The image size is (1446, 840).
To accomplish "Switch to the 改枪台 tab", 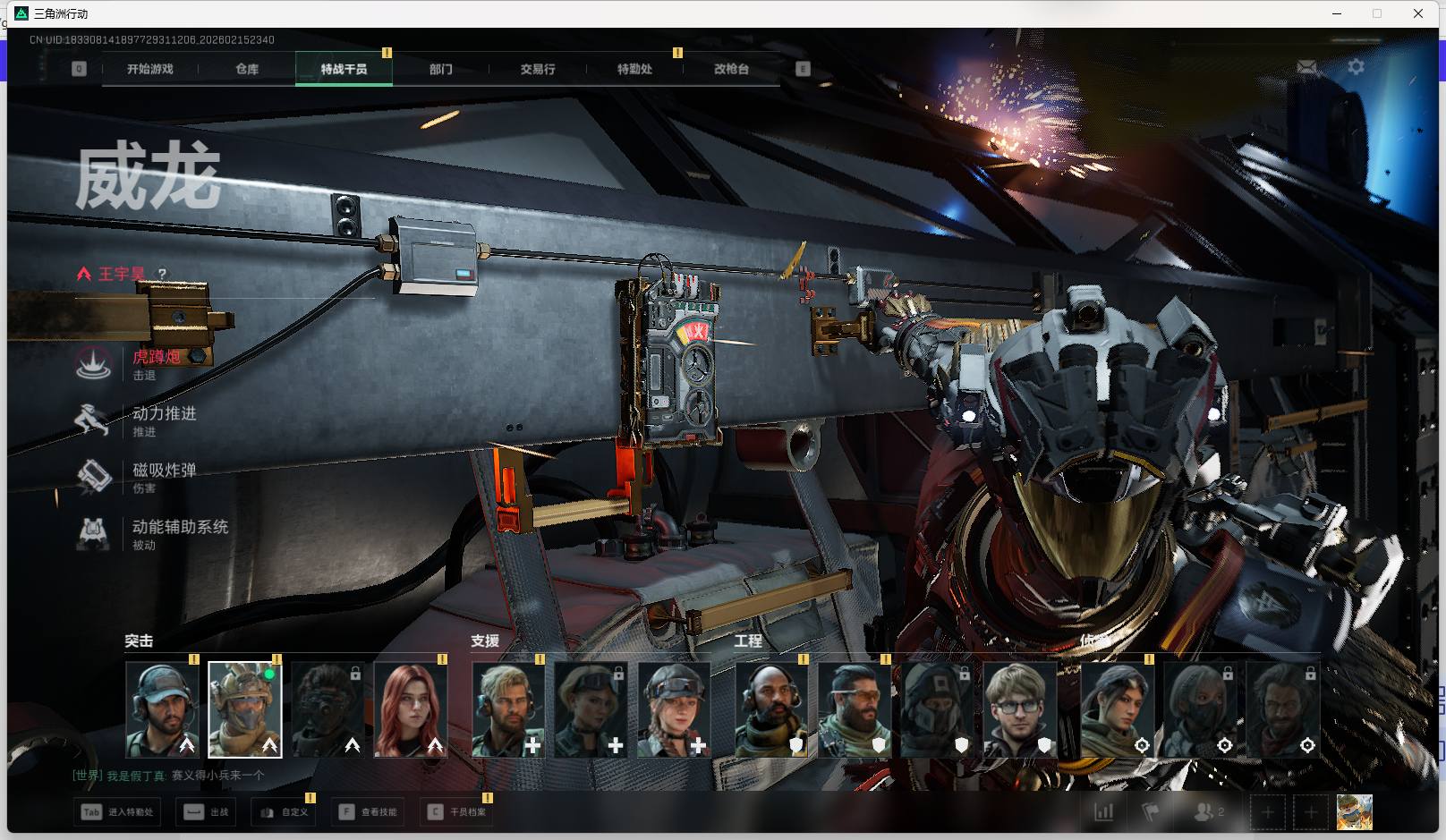I will (x=731, y=69).
